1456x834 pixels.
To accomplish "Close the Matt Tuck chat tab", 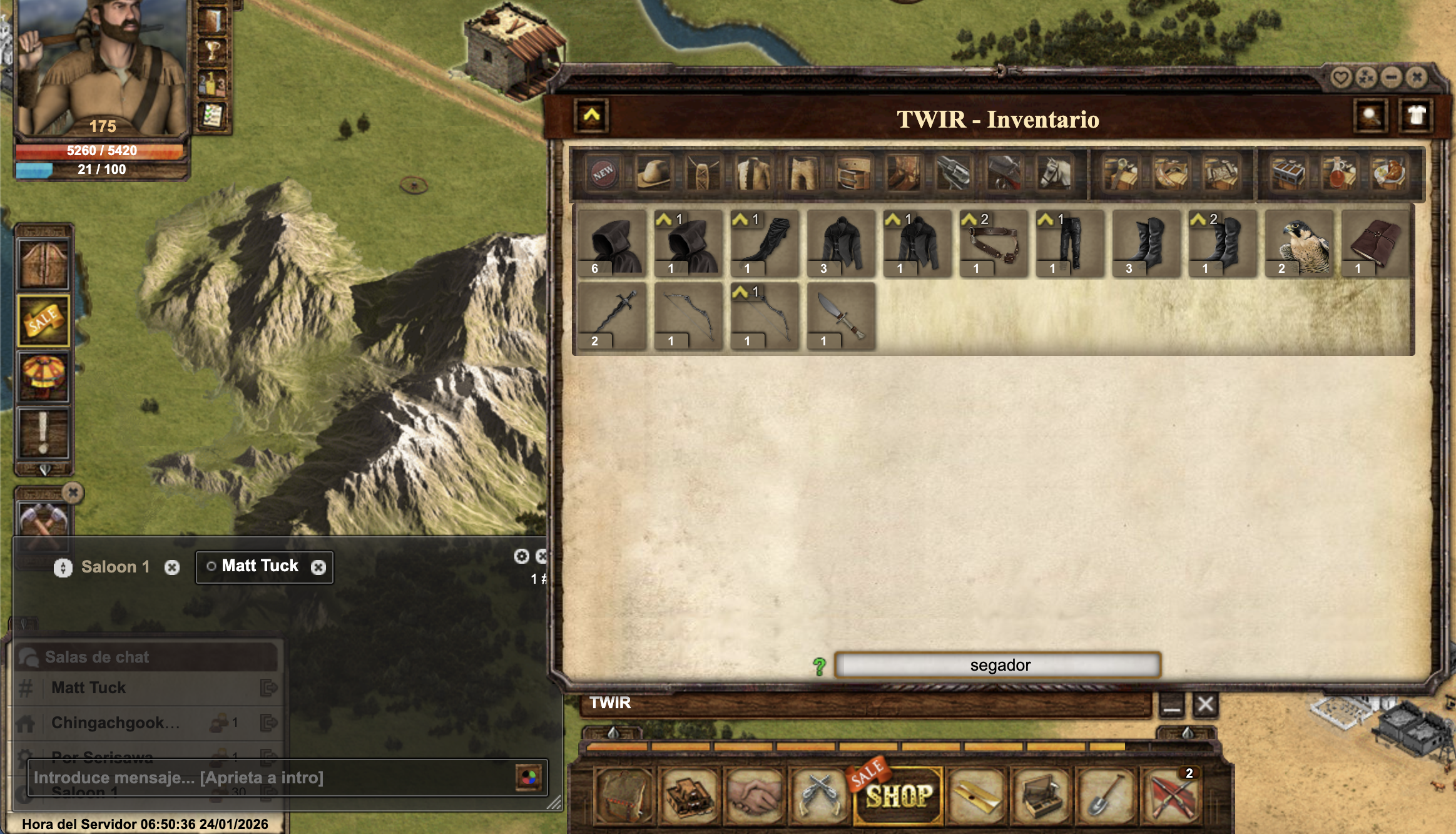I will [318, 567].
